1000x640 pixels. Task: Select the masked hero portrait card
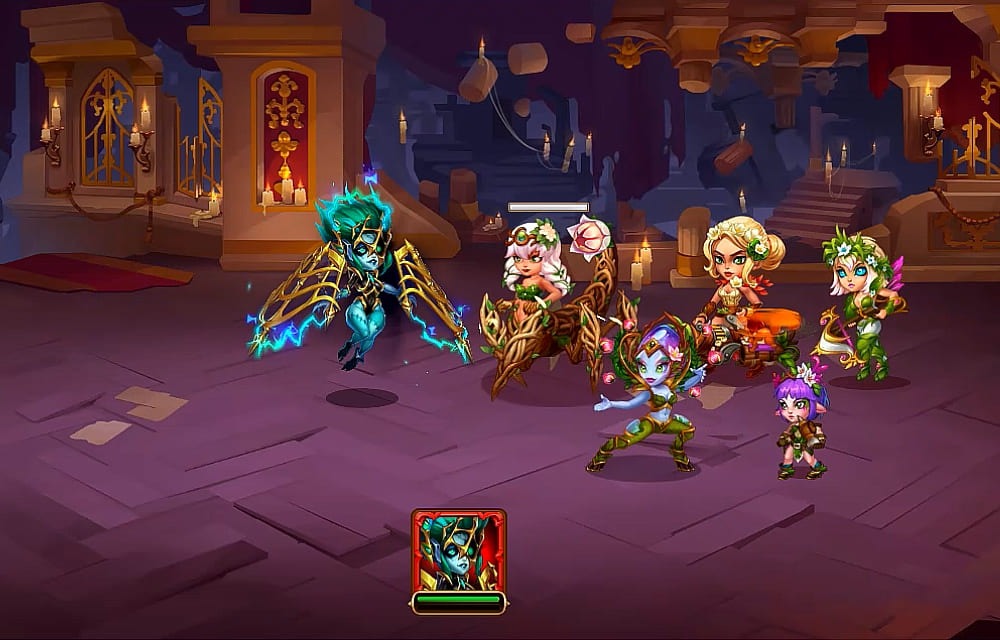[458, 551]
